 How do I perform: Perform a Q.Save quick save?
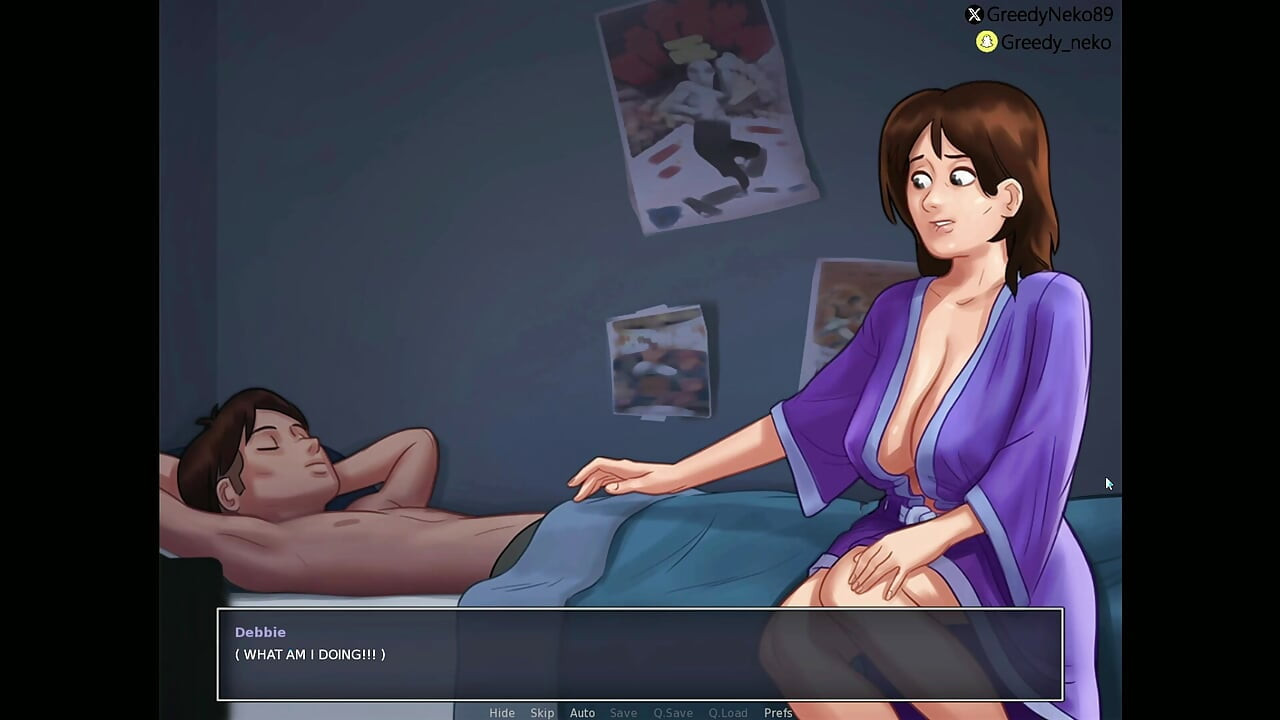(672, 713)
